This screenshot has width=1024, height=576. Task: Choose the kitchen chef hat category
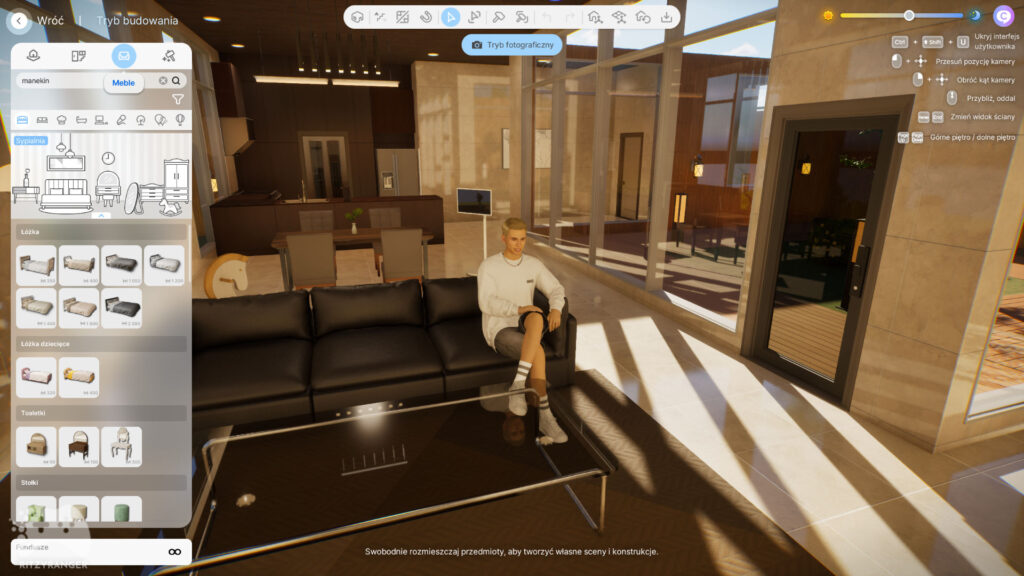click(62, 120)
